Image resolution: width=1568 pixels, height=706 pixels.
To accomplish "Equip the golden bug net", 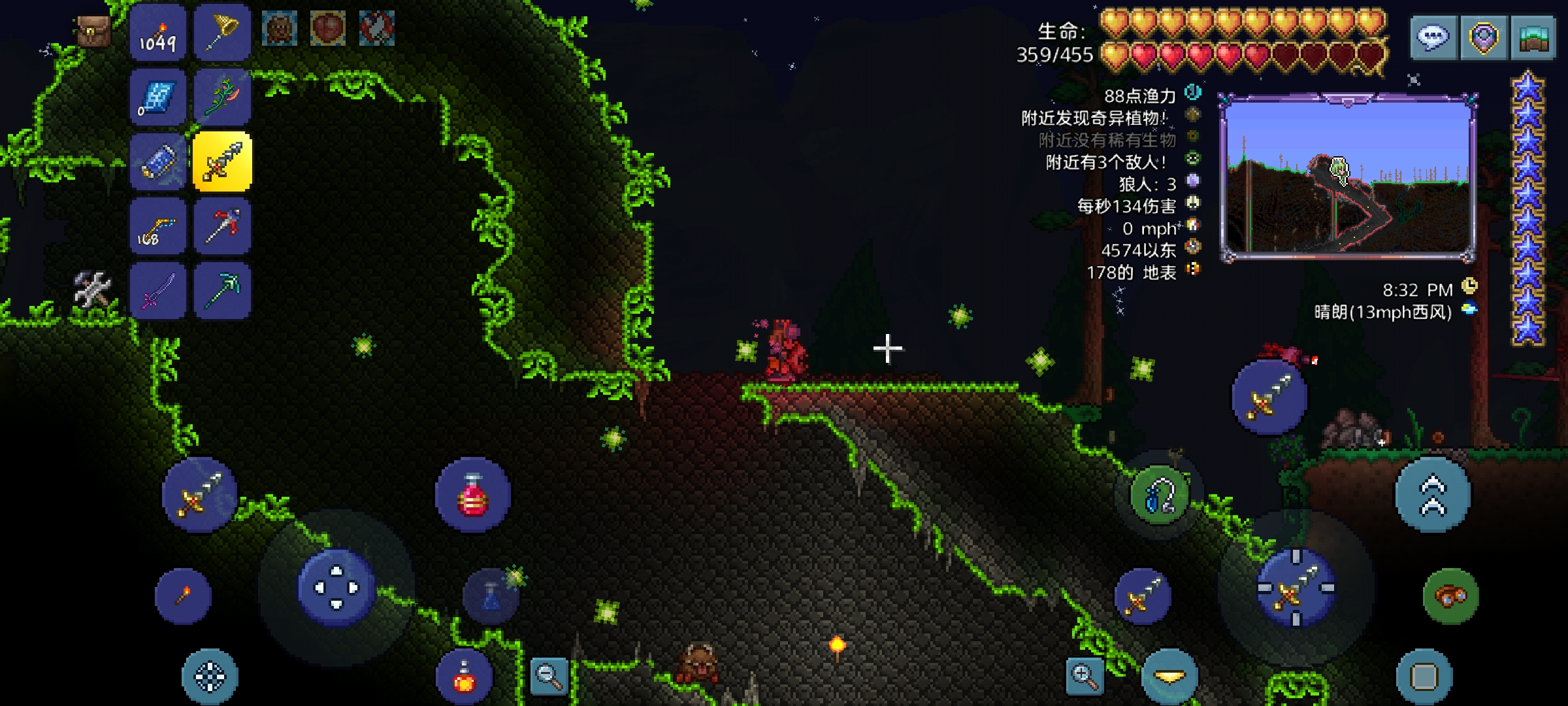I will [222, 33].
